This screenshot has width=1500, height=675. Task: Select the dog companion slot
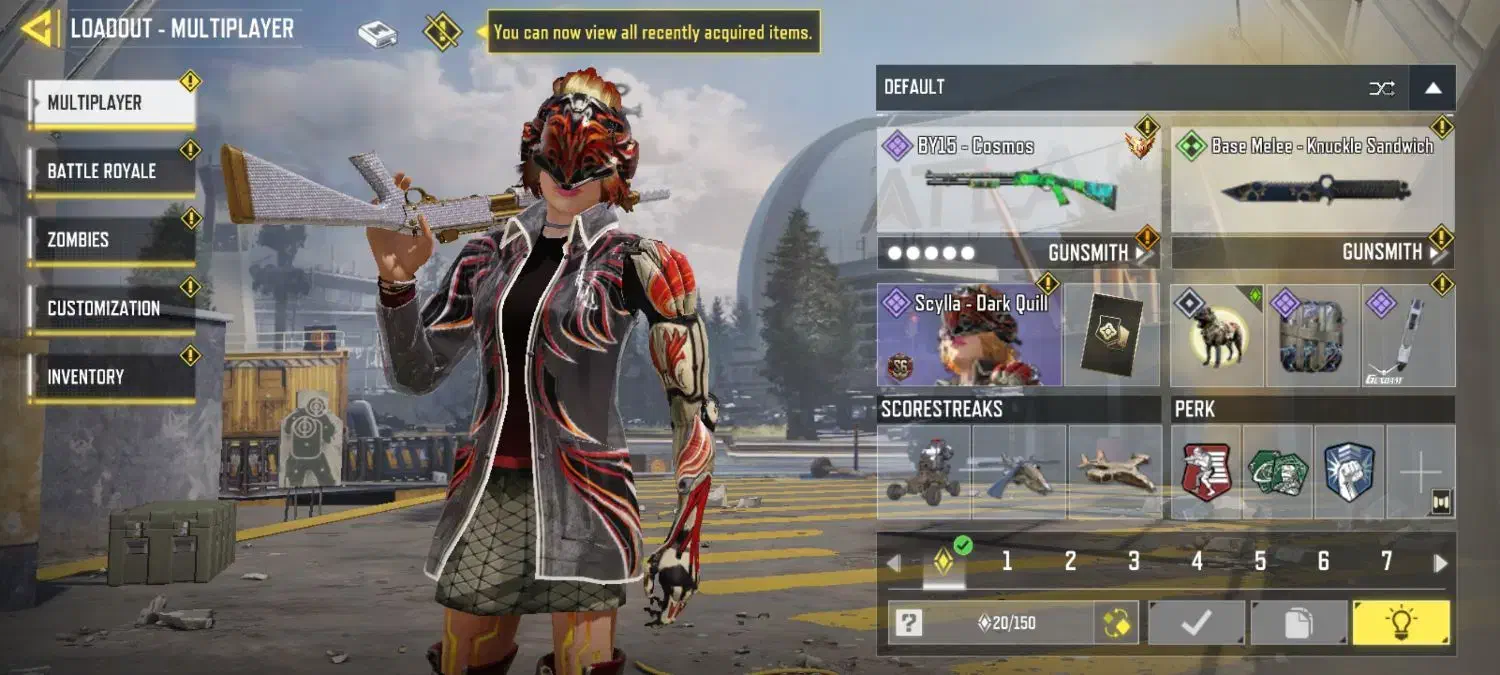point(1216,337)
